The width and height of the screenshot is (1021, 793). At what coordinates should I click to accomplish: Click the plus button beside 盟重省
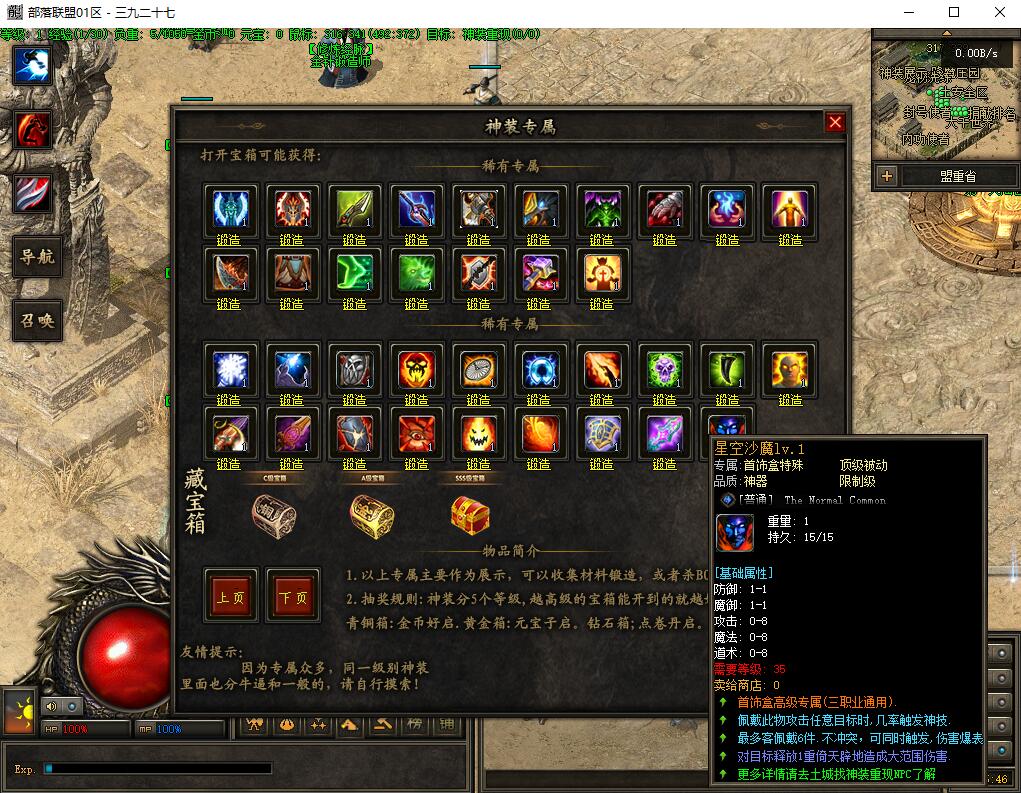(886, 176)
